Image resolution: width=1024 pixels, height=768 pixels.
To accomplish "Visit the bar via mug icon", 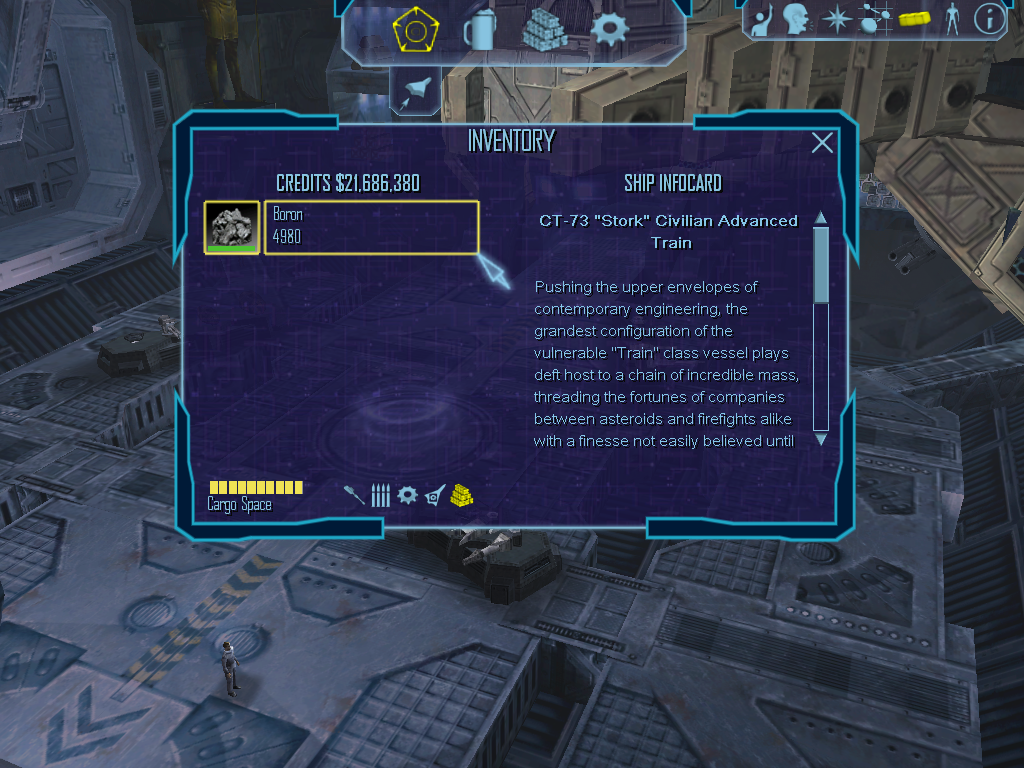I will click(x=479, y=30).
